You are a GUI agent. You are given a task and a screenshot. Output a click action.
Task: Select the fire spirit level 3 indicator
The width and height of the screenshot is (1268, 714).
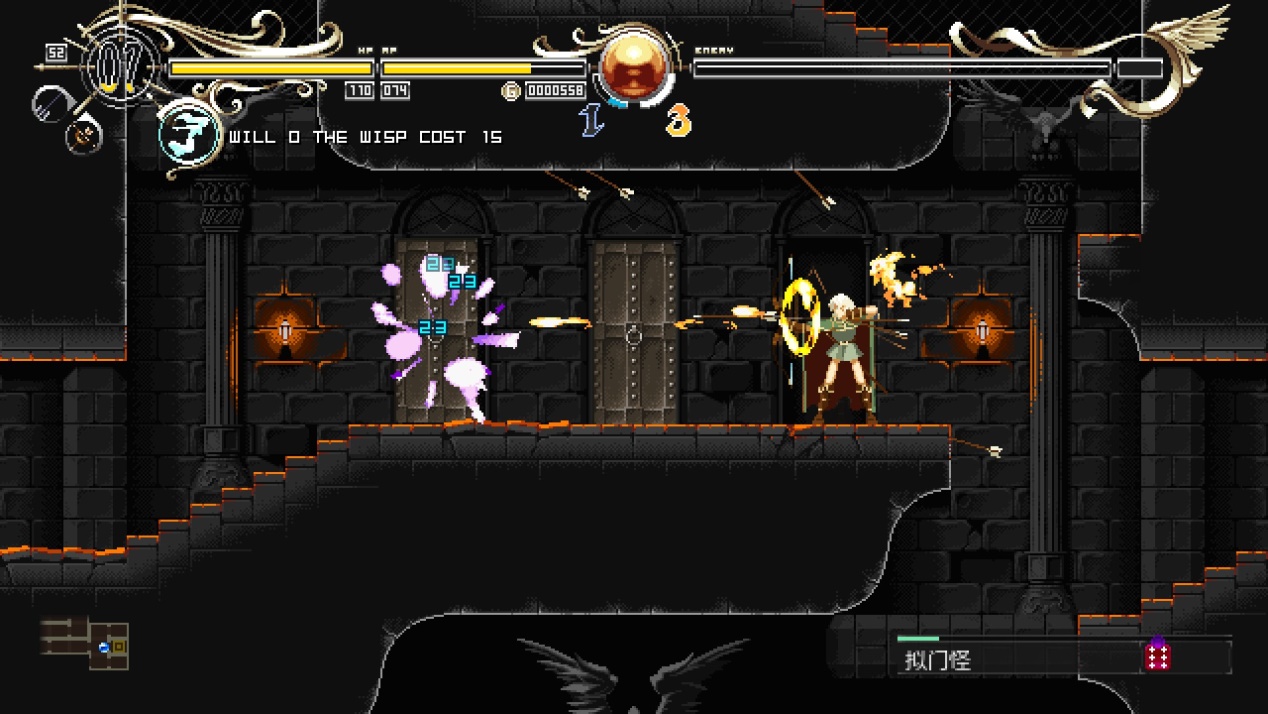coord(679,120)
